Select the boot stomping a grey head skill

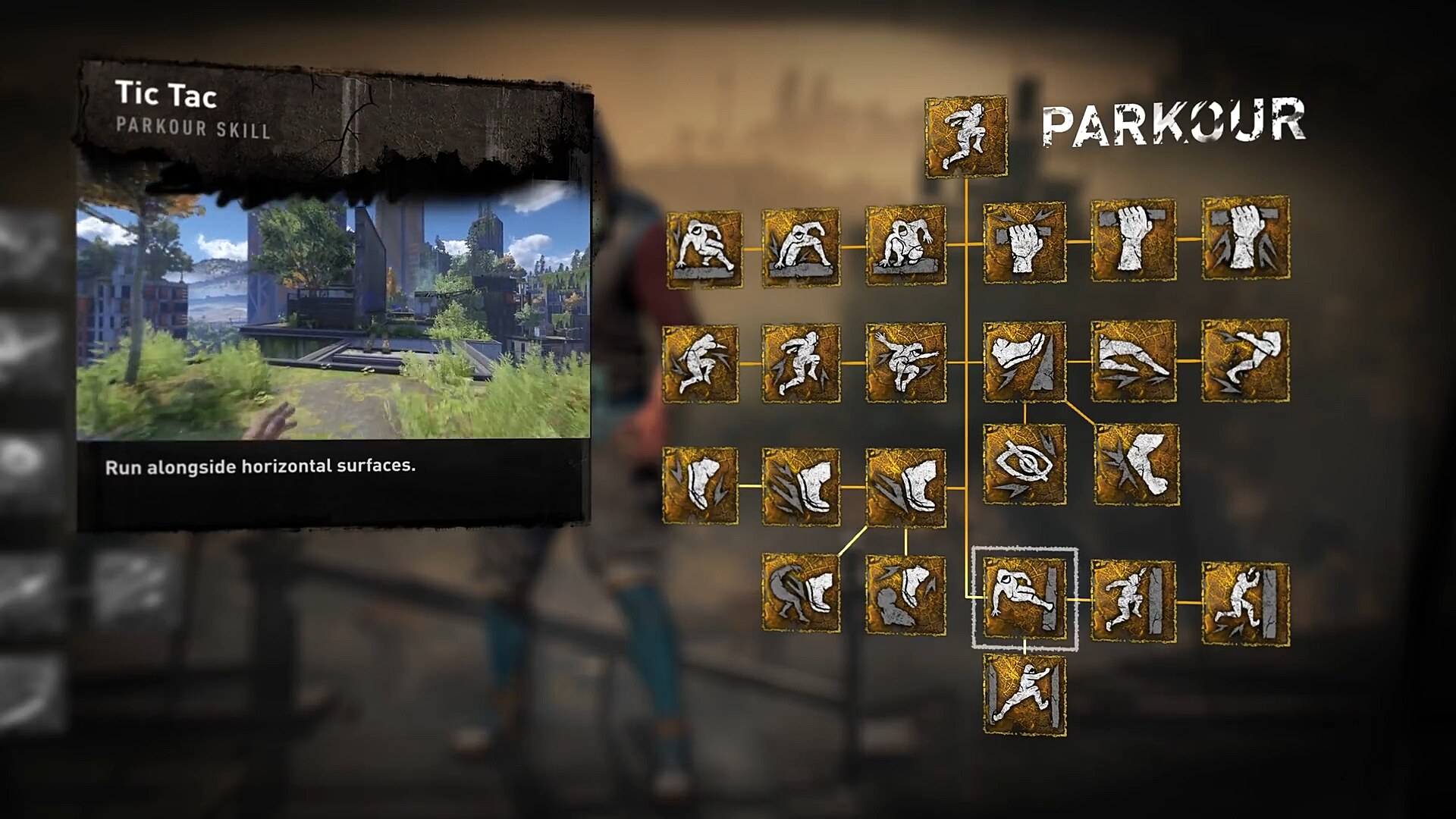click(906, 595)
